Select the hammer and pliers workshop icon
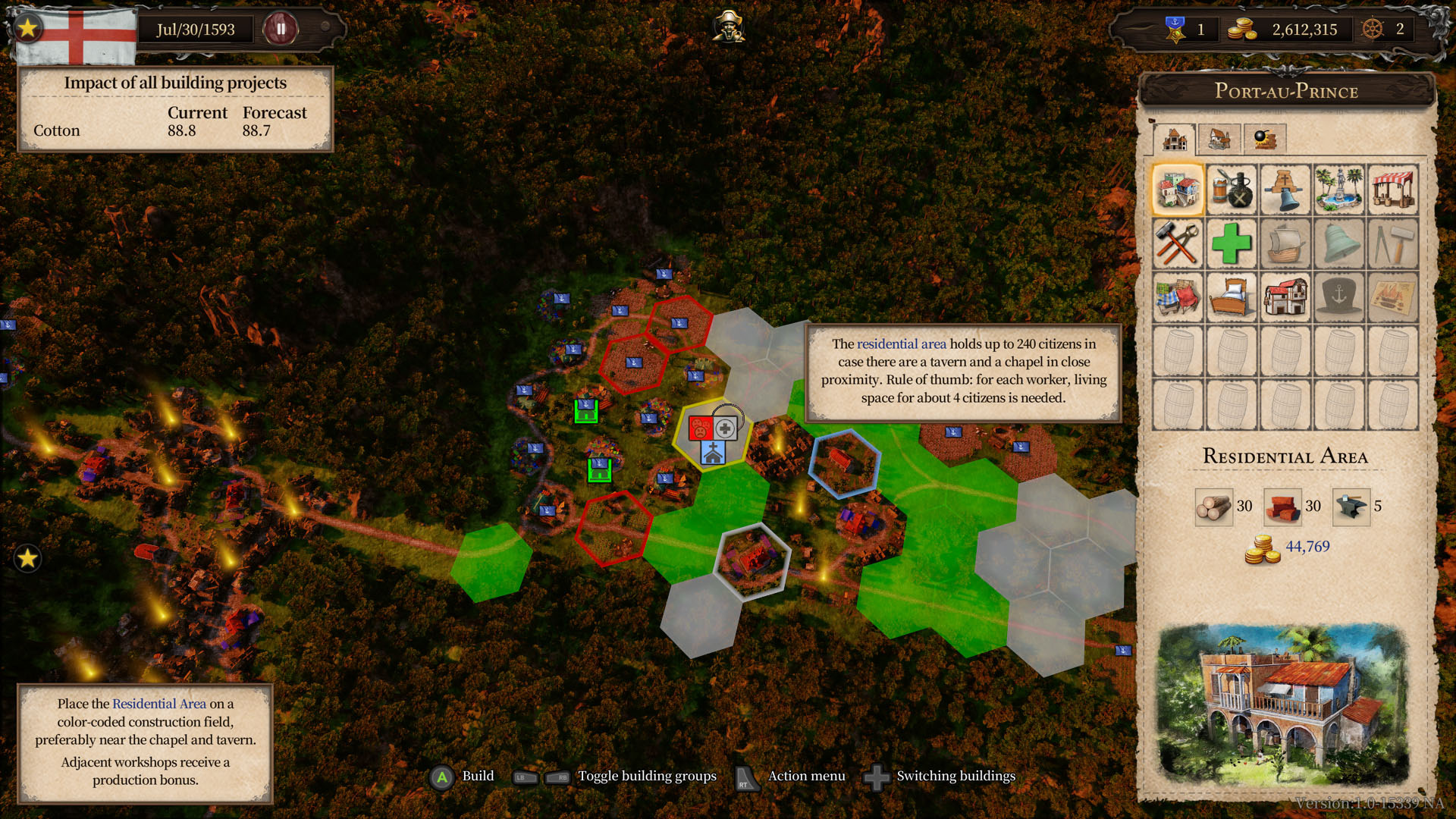 click(x=1178, y=243)
